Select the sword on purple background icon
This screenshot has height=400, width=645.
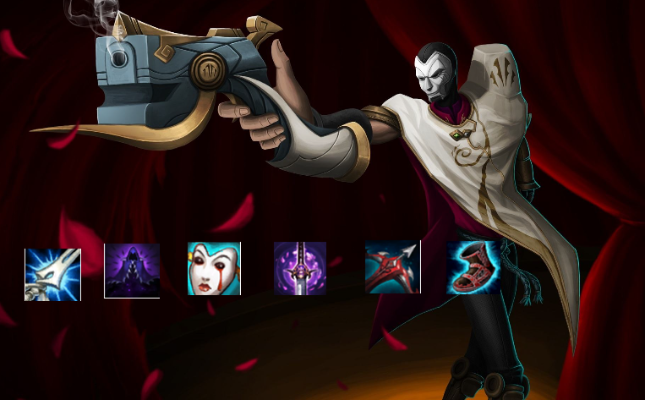[x=300, y=267]
